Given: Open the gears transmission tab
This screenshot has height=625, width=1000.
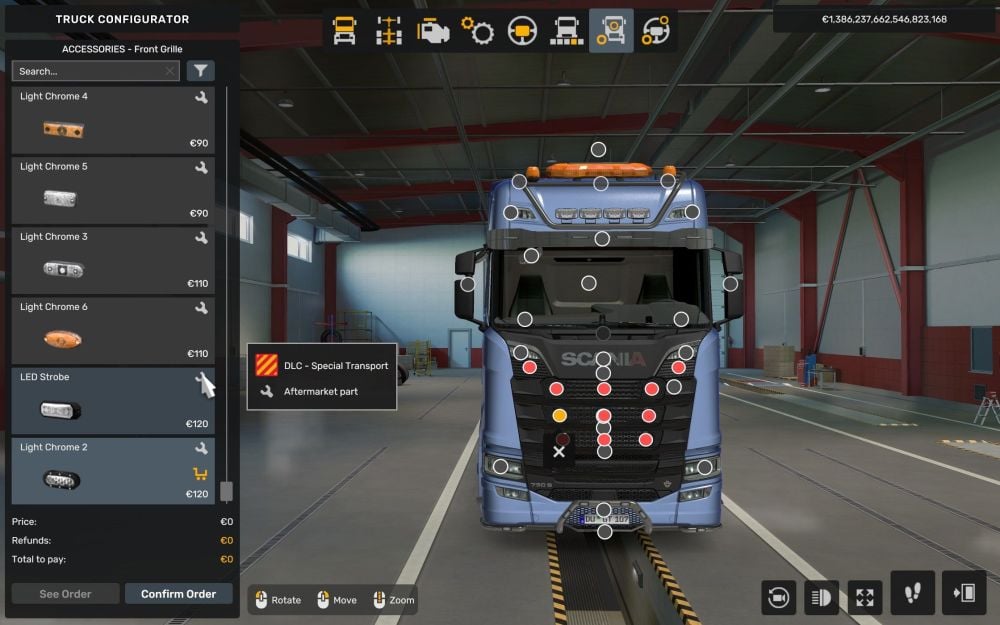Looking at the screenshot, I should pos(477,31).
